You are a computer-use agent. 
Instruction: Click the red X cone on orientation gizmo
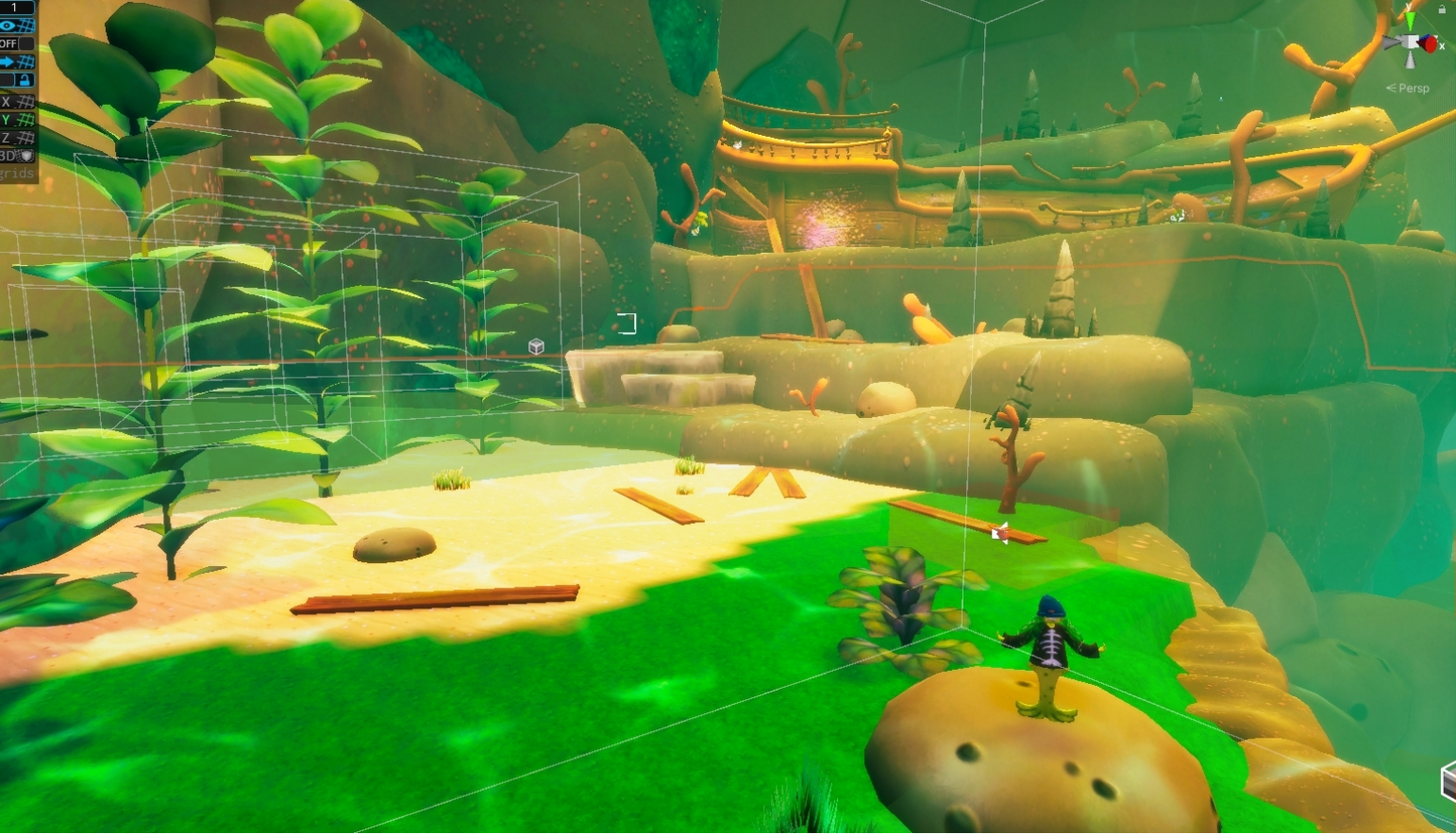point(1431,43)
